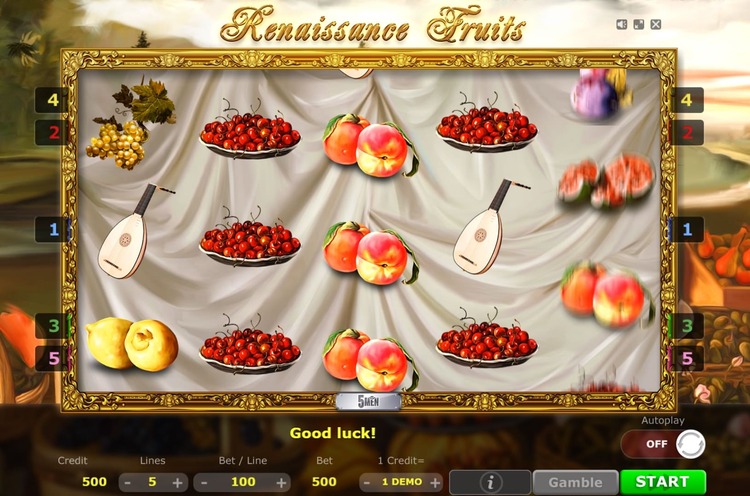Spin the reels with the START button
Screen dimensions: 750x496
click(662, 482)
